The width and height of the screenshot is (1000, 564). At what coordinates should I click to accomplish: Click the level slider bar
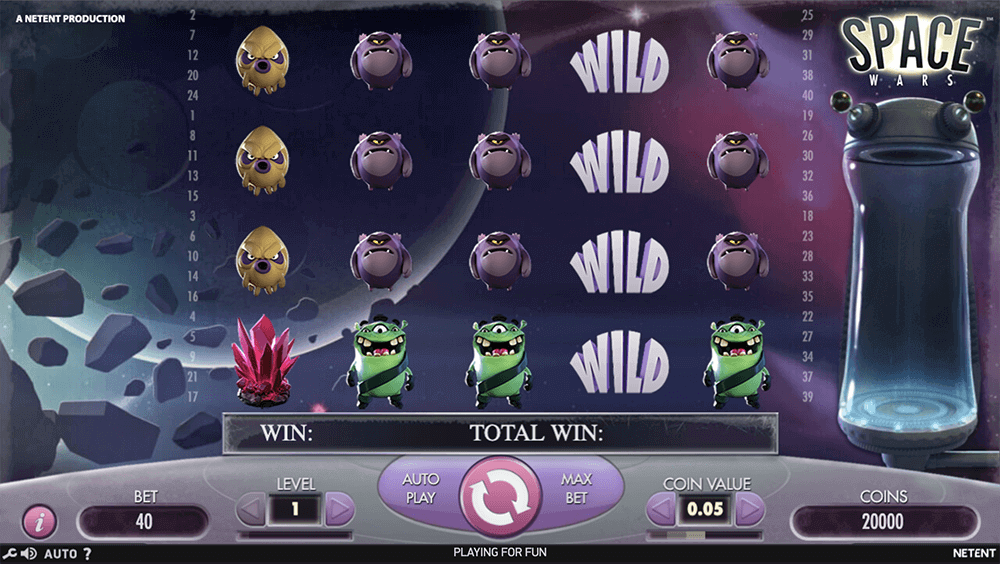click(x=295, y=535)
